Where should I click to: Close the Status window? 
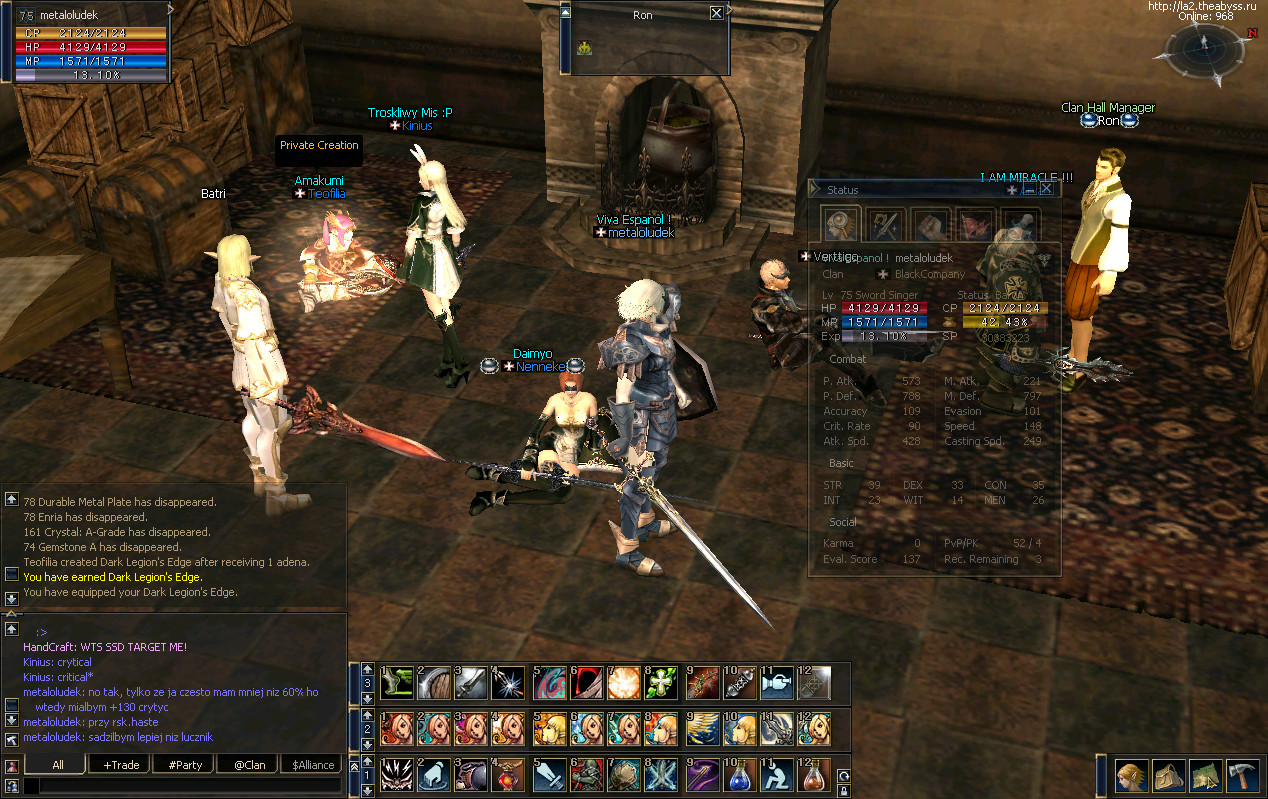1046,189
